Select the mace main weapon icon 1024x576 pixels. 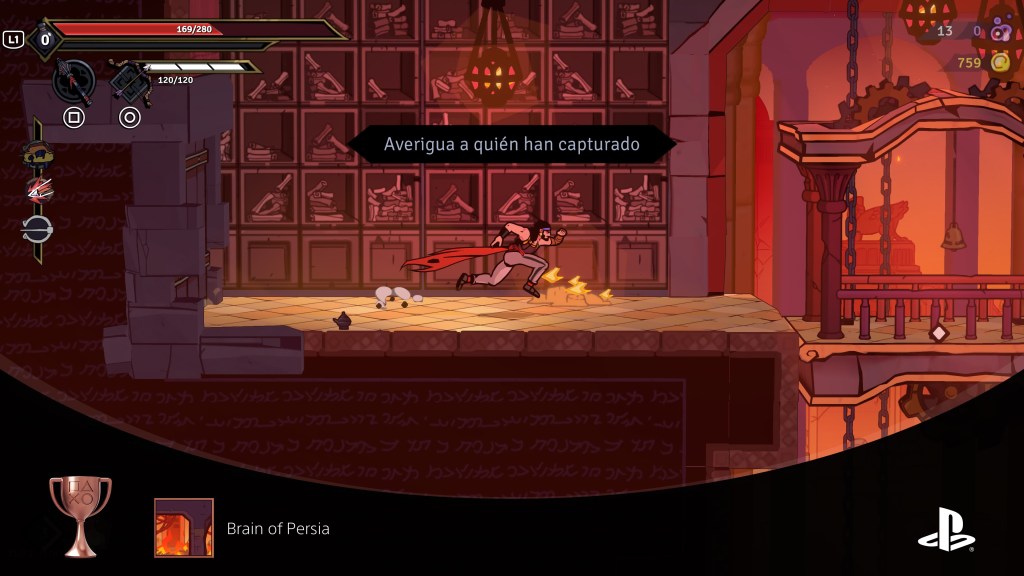click(73, 80)
